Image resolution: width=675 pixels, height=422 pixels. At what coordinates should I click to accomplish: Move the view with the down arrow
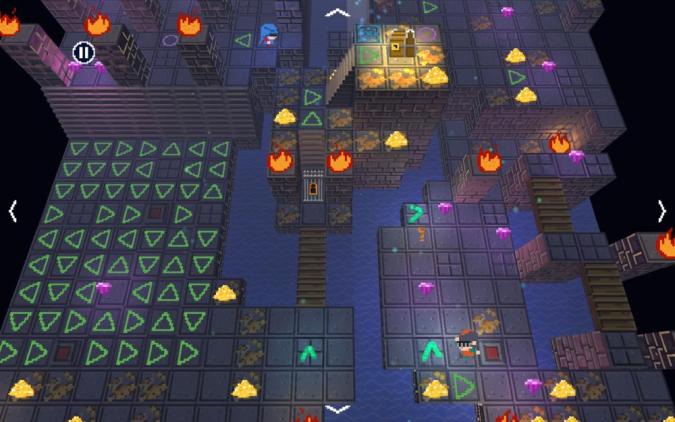click(x=338, y=409)
